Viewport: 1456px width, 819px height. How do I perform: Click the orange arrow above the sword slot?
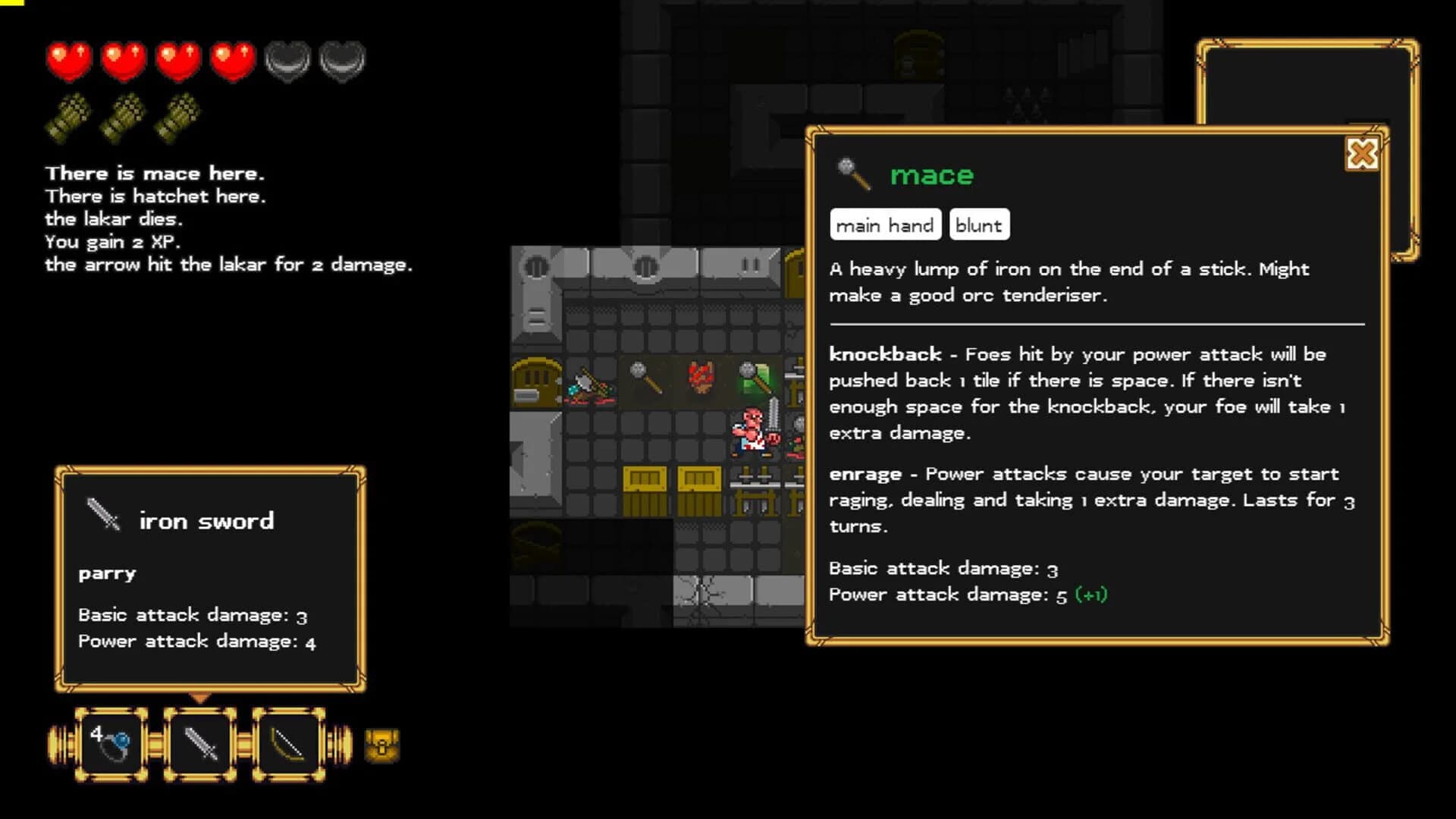tap(201, 698)
